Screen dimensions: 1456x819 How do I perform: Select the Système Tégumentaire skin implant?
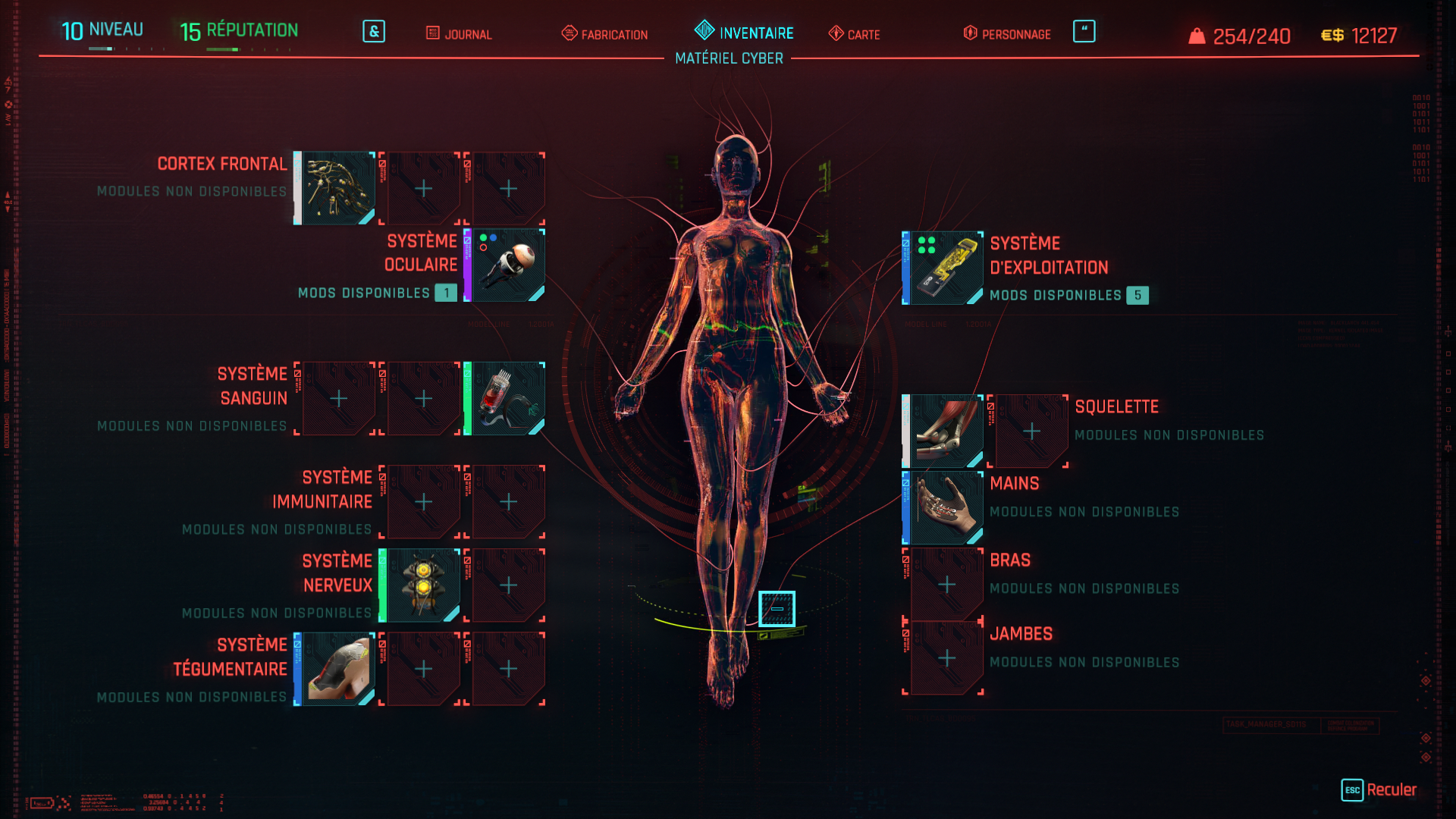(337, 667)
